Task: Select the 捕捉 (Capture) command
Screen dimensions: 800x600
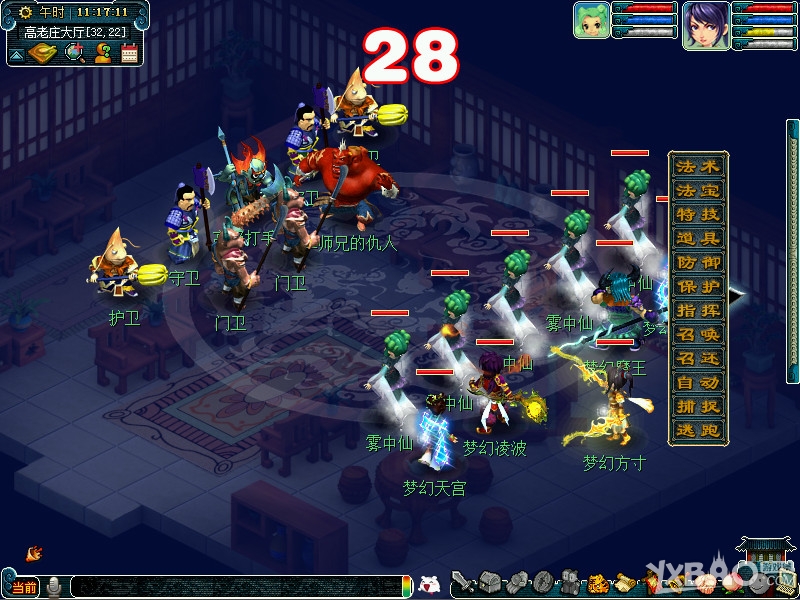Action: (698, 407)
